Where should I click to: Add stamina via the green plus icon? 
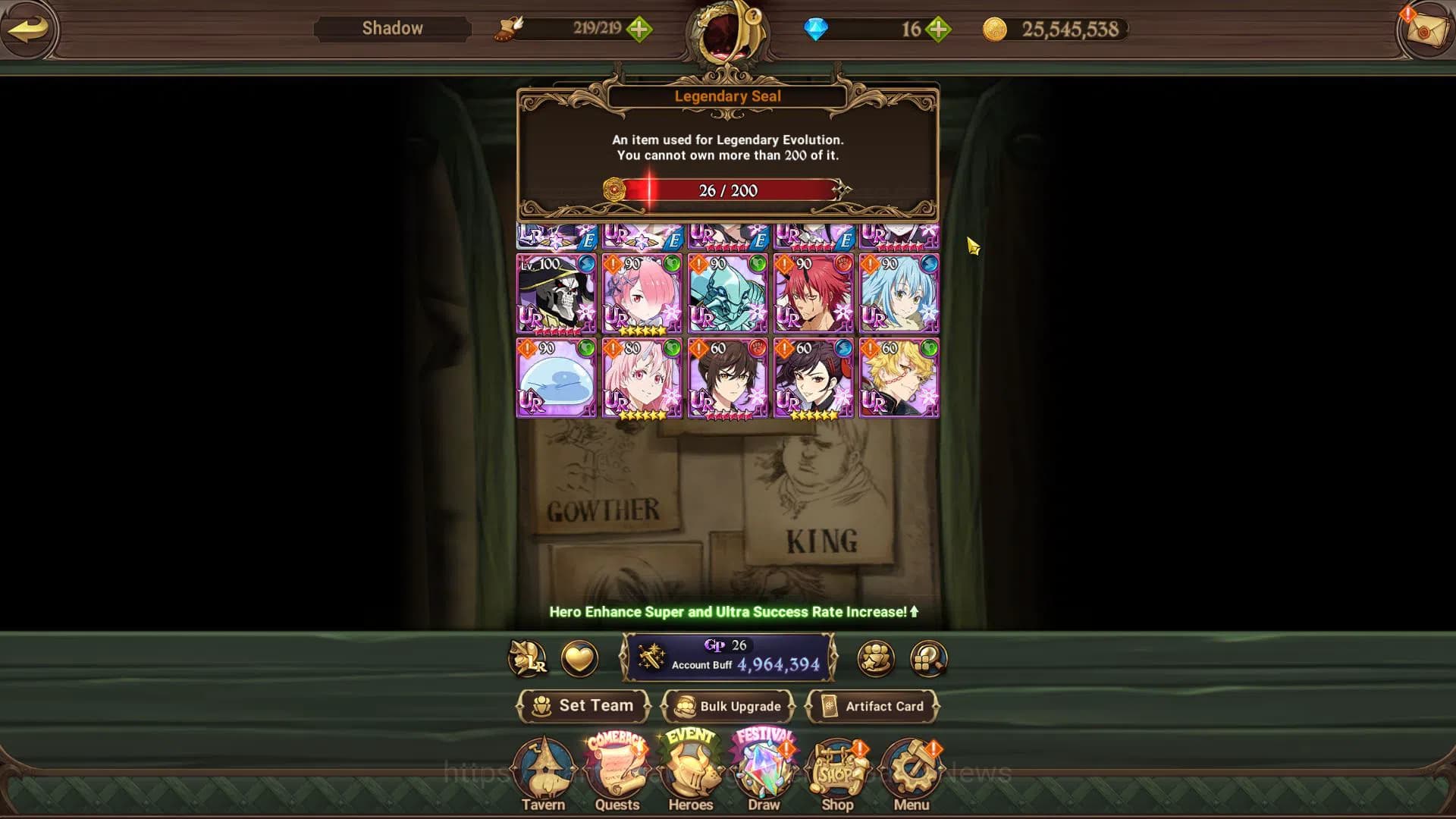click(x=641, y=29)
